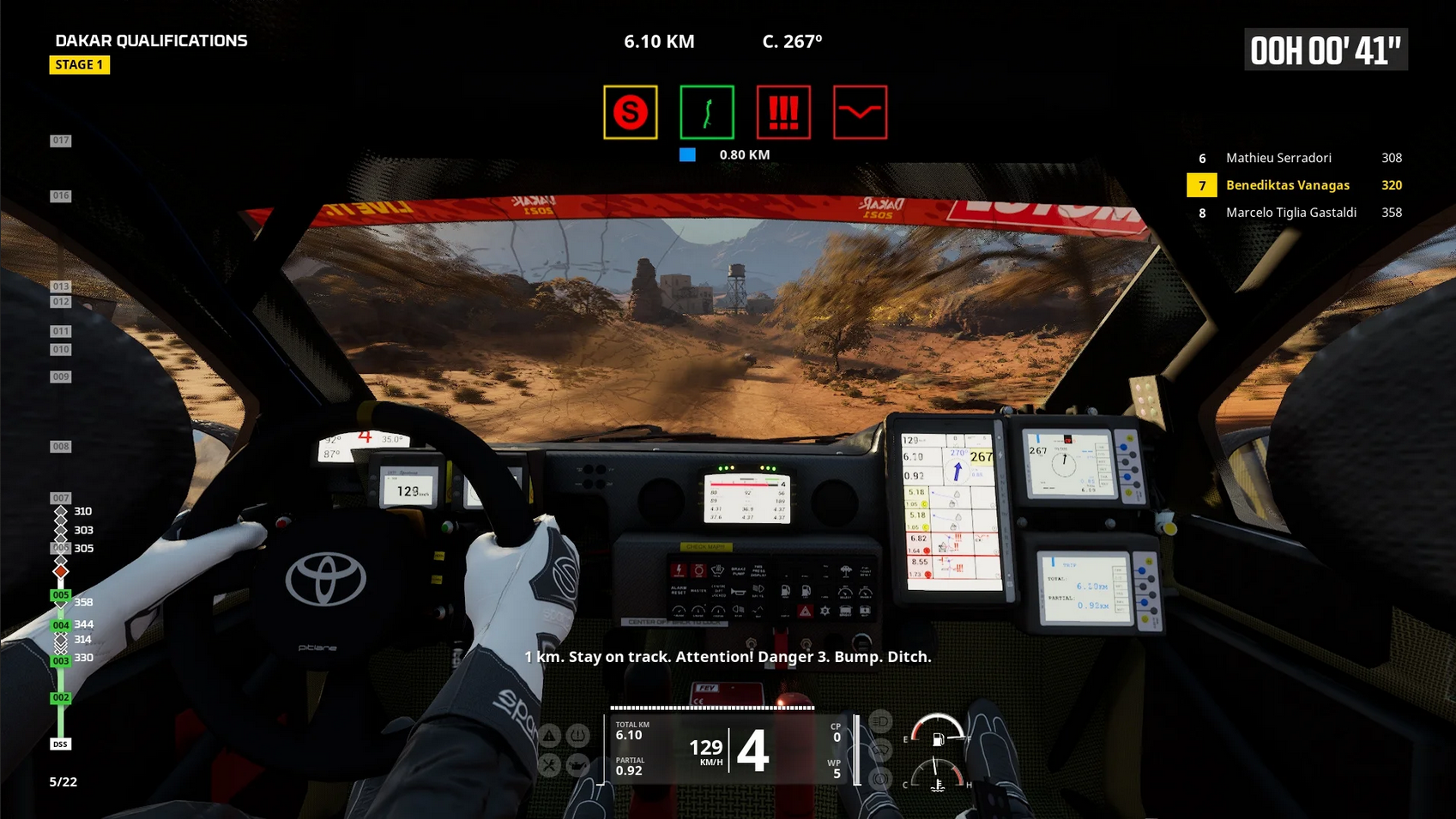This screenshot has height=819, width=1456.
Task: Click waypoint 002 on the stage progress bar
Action: (60, 698)
